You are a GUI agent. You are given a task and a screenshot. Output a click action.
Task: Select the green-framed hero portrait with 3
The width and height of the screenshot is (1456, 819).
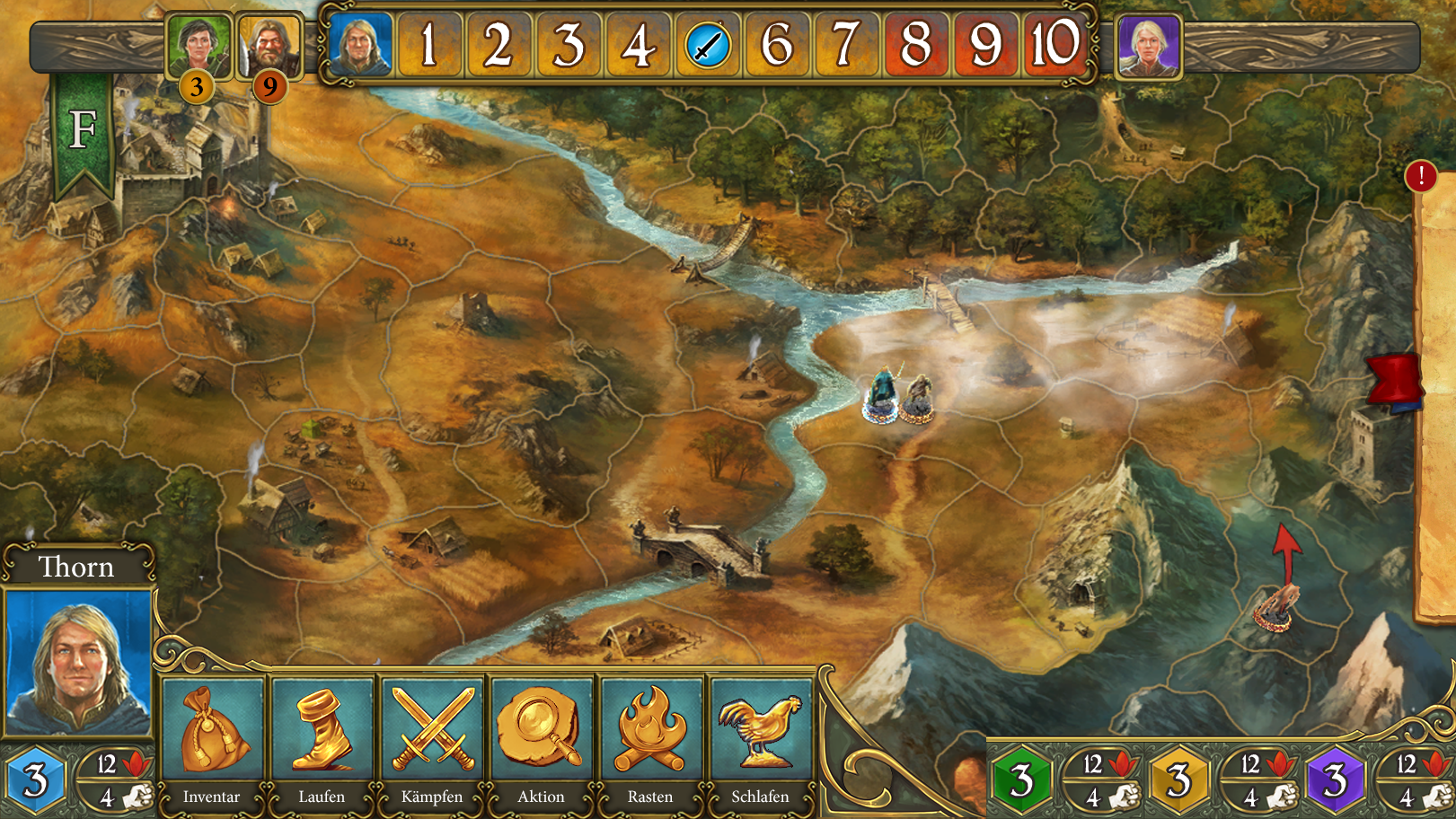[199, 45]
